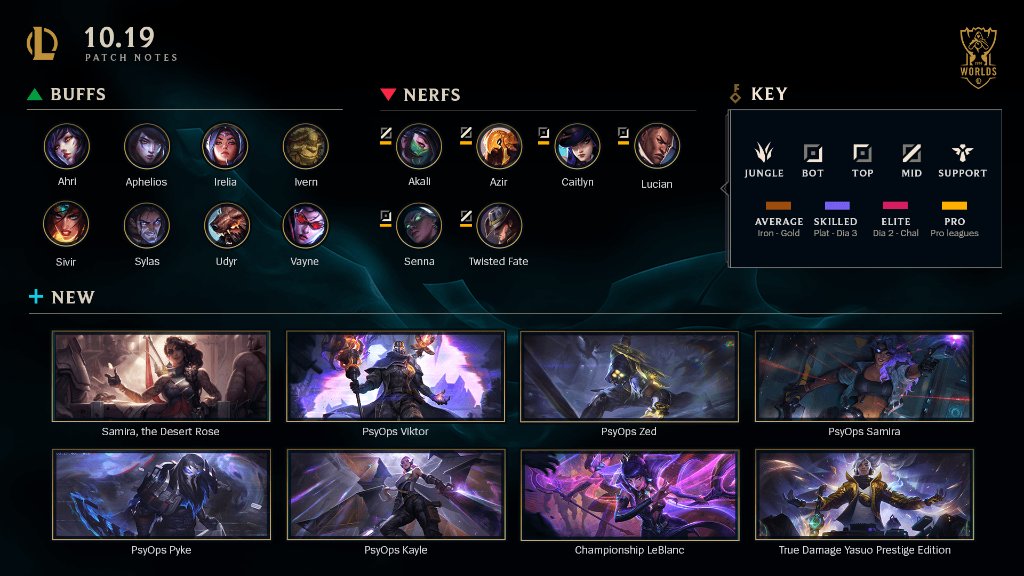Open Irelia's champion icon
Screen dimensions: 1024x576
coord(225,146)
